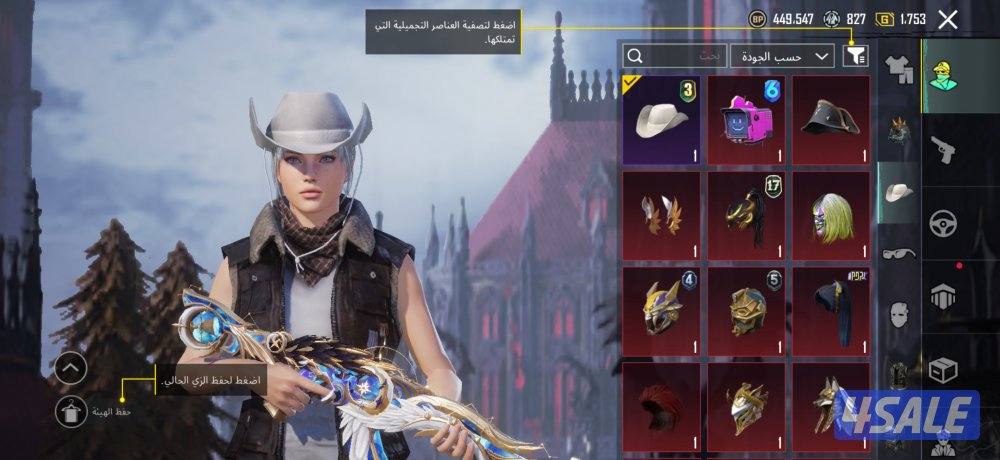Image resolution: width=1000 pixels, height=460 pixels.
Task: Open the owned-items filter button
Action: click(x=855, y=55)
